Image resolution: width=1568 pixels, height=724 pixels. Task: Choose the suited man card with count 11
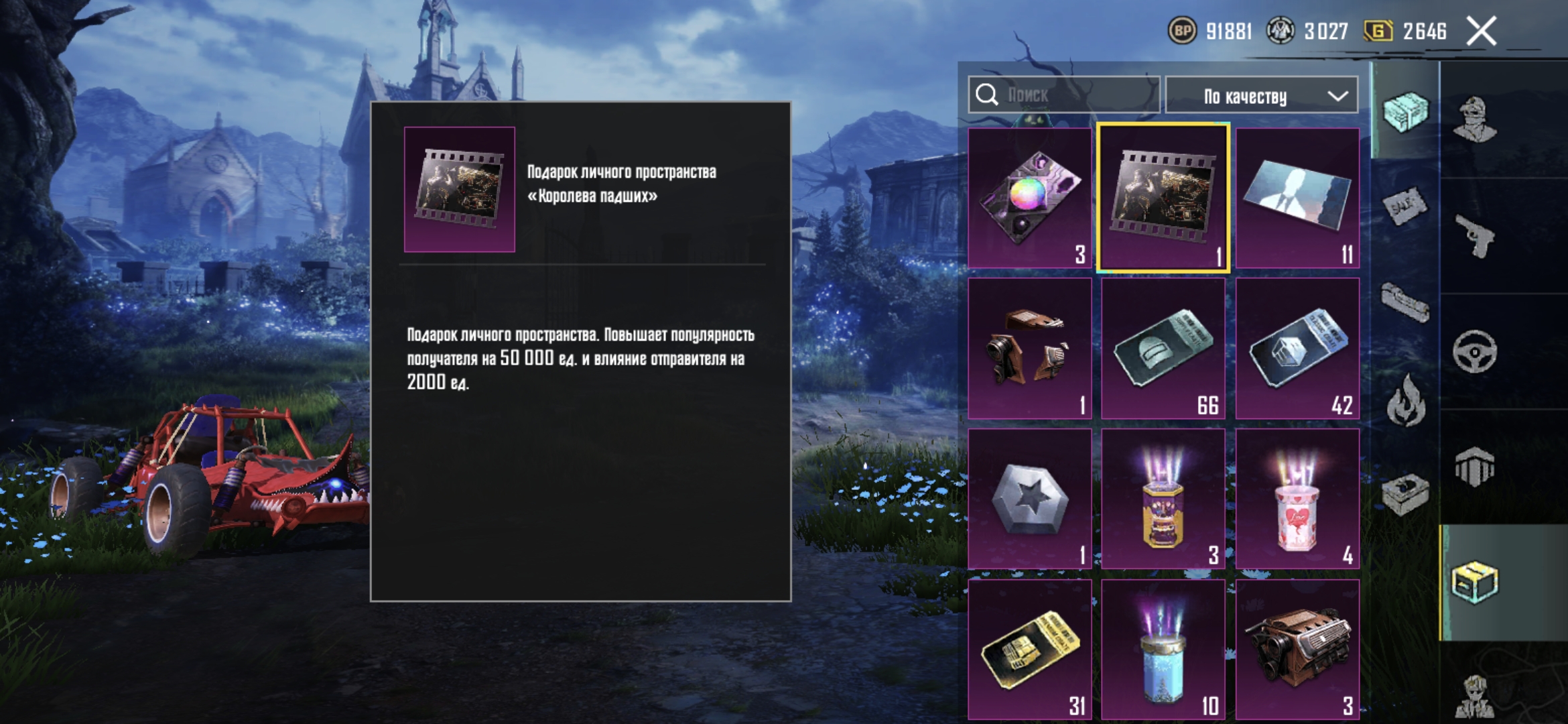coord(1297,198)
